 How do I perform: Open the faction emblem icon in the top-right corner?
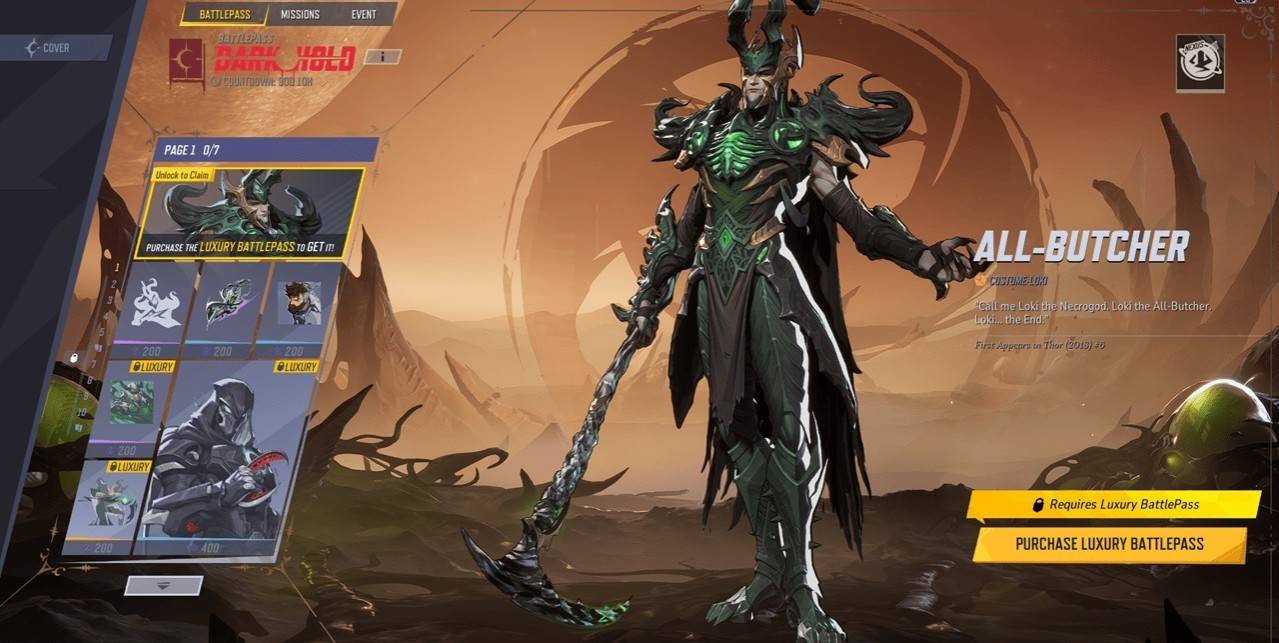(1200, 62)
